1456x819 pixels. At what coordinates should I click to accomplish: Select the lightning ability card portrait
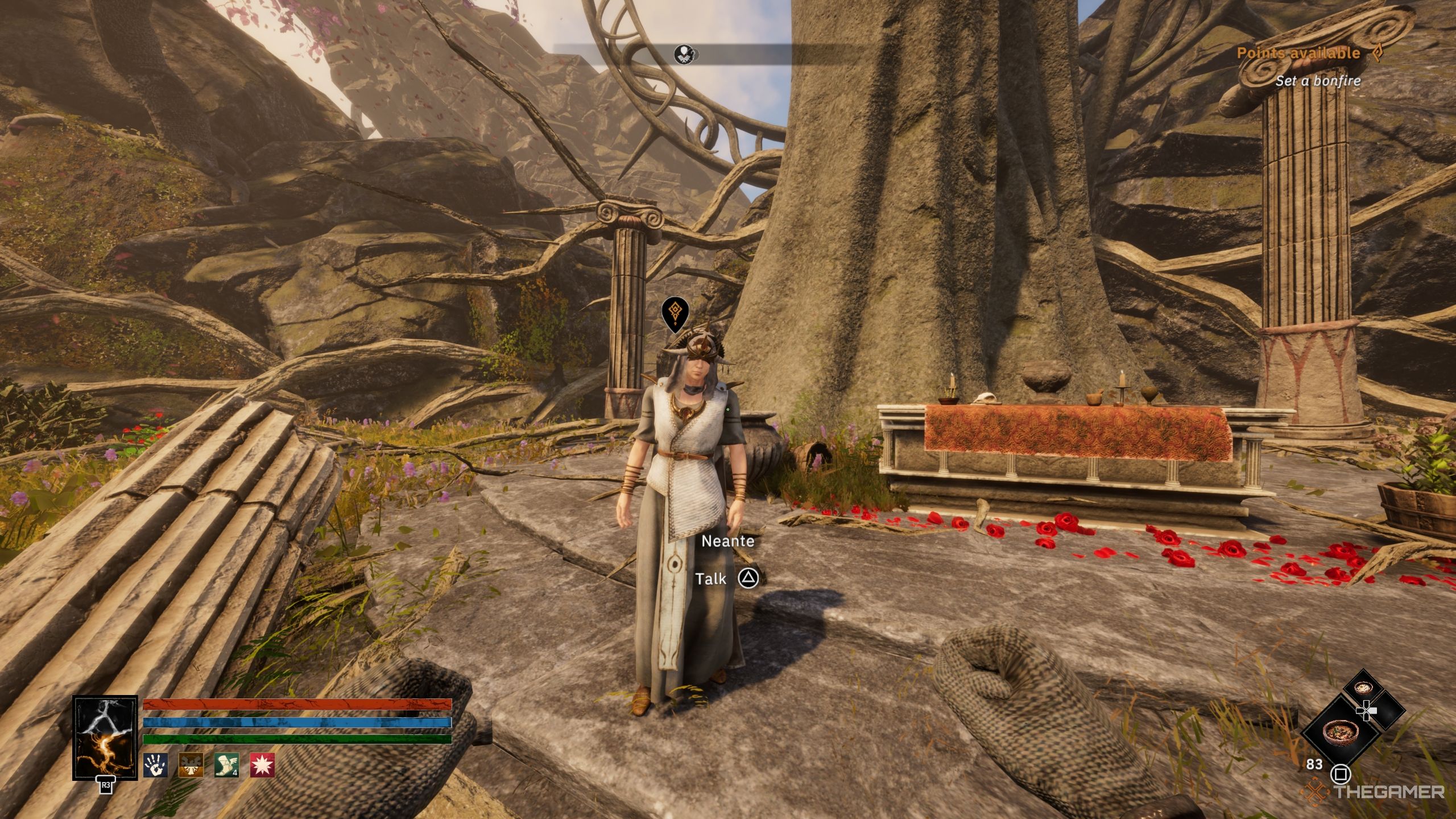pos(105,737)
